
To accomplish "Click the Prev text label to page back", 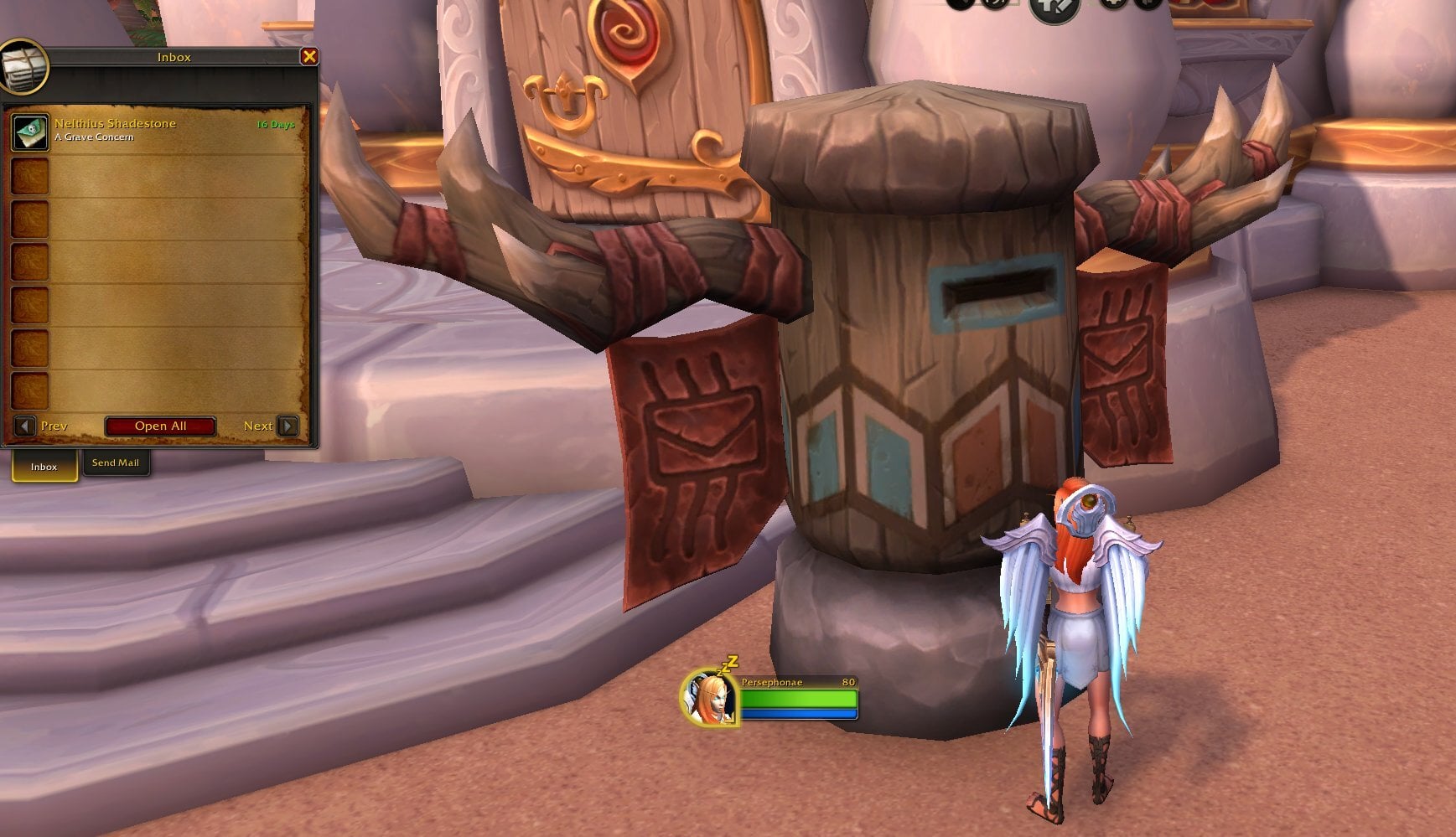I will (54, 426).
